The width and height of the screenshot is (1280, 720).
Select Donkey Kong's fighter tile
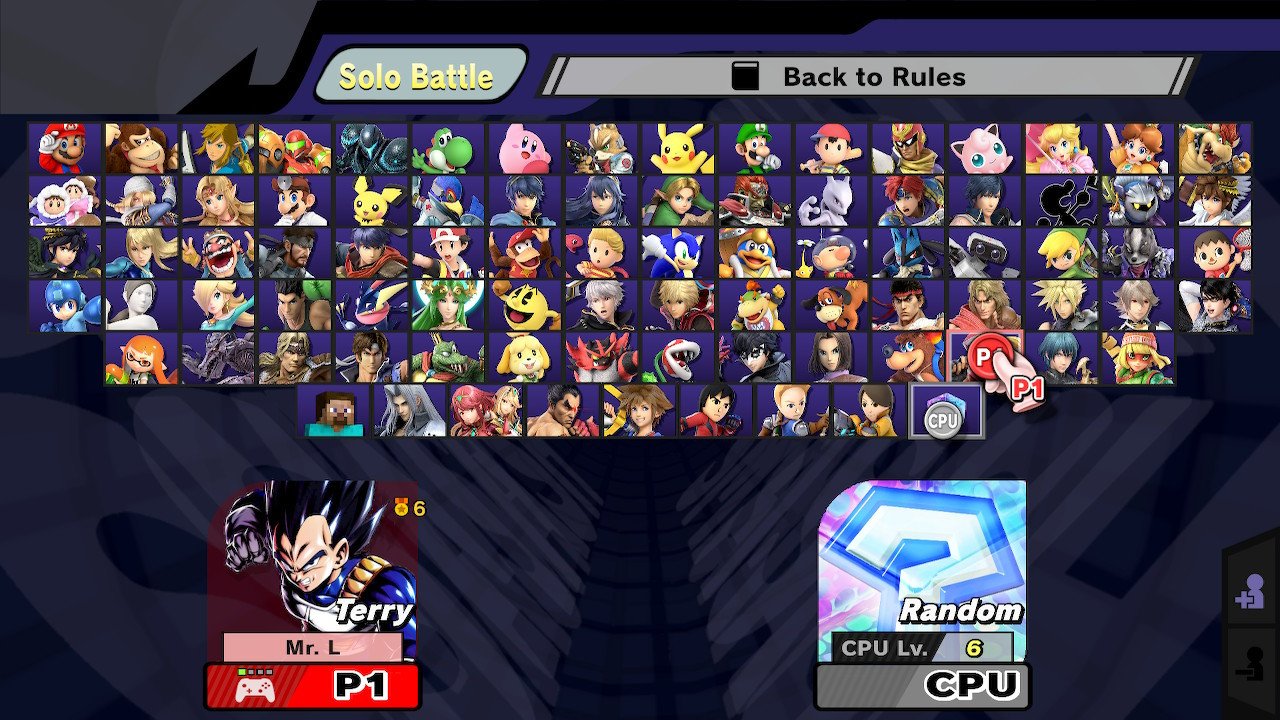140,146
